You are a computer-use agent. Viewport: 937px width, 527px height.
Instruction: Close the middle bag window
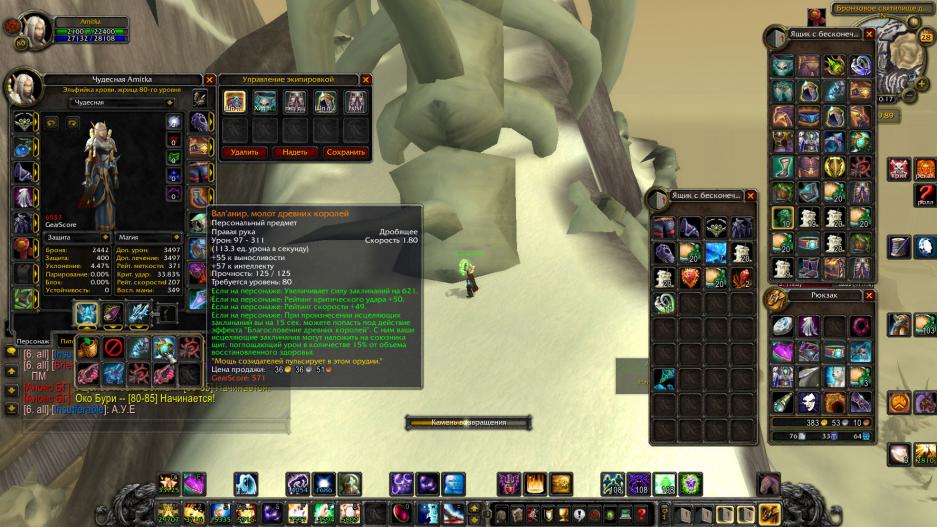751,195
